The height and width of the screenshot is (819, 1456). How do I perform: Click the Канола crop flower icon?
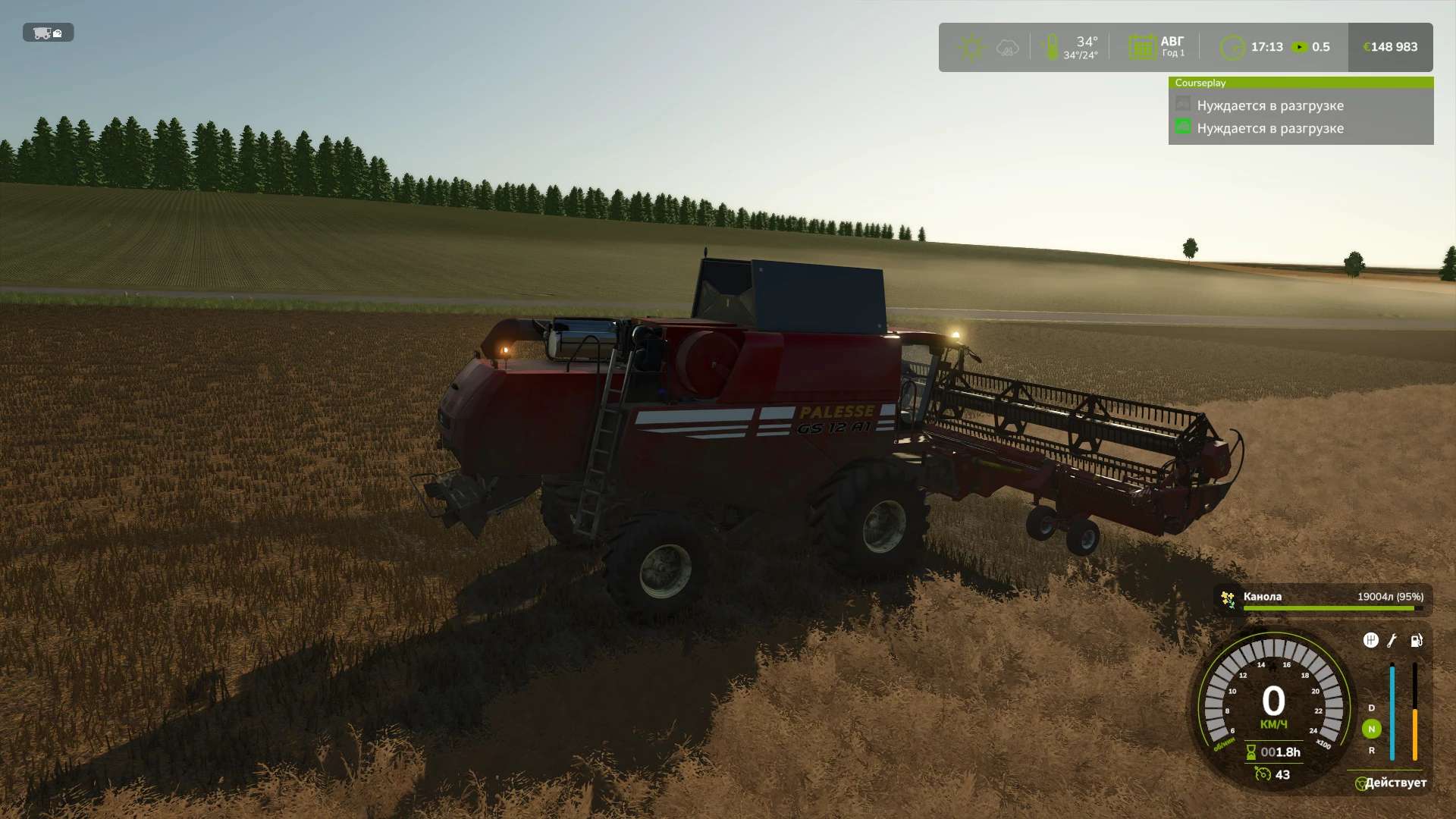(1227, 599)
